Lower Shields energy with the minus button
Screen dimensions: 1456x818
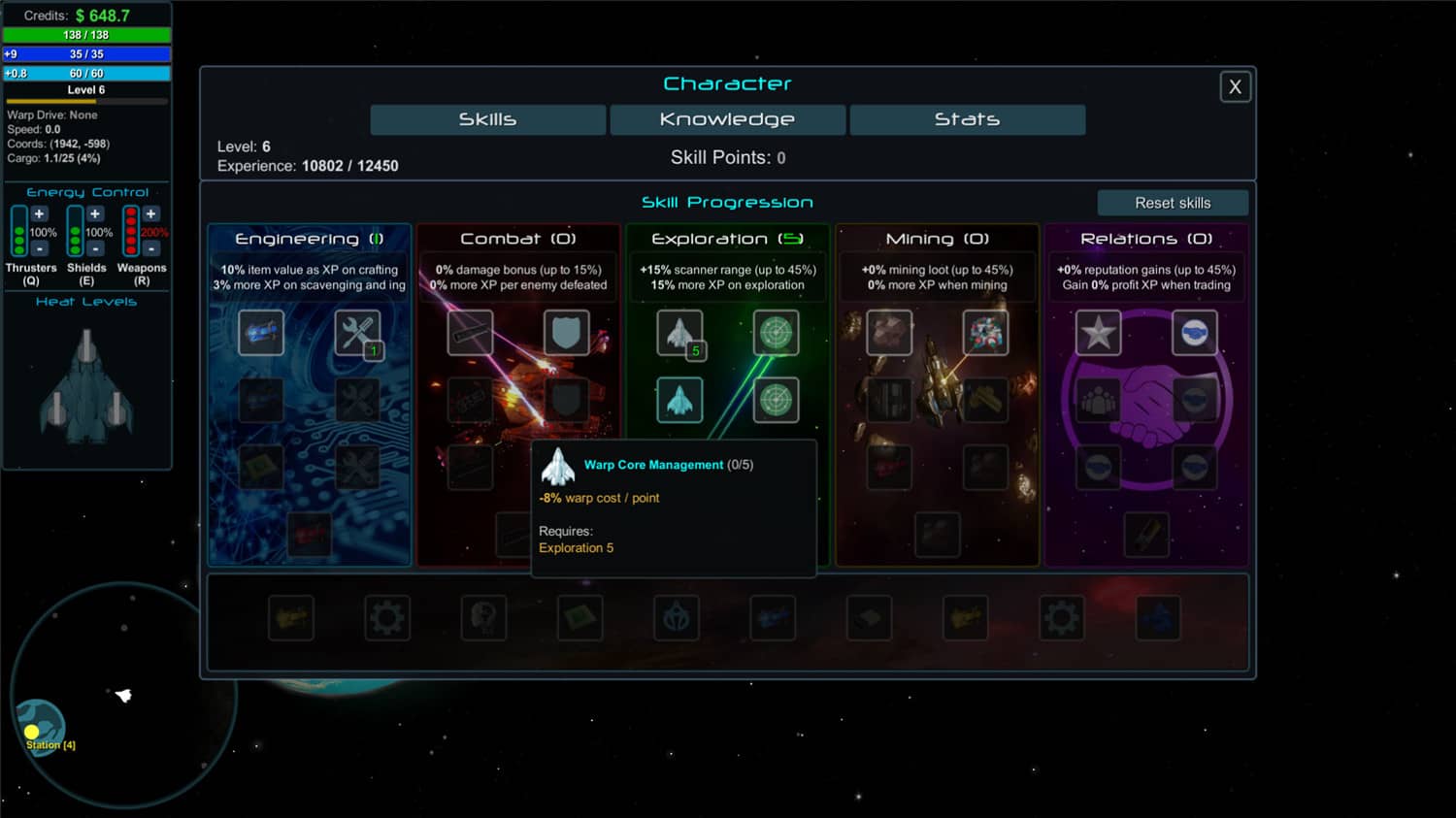pos(95,249)
